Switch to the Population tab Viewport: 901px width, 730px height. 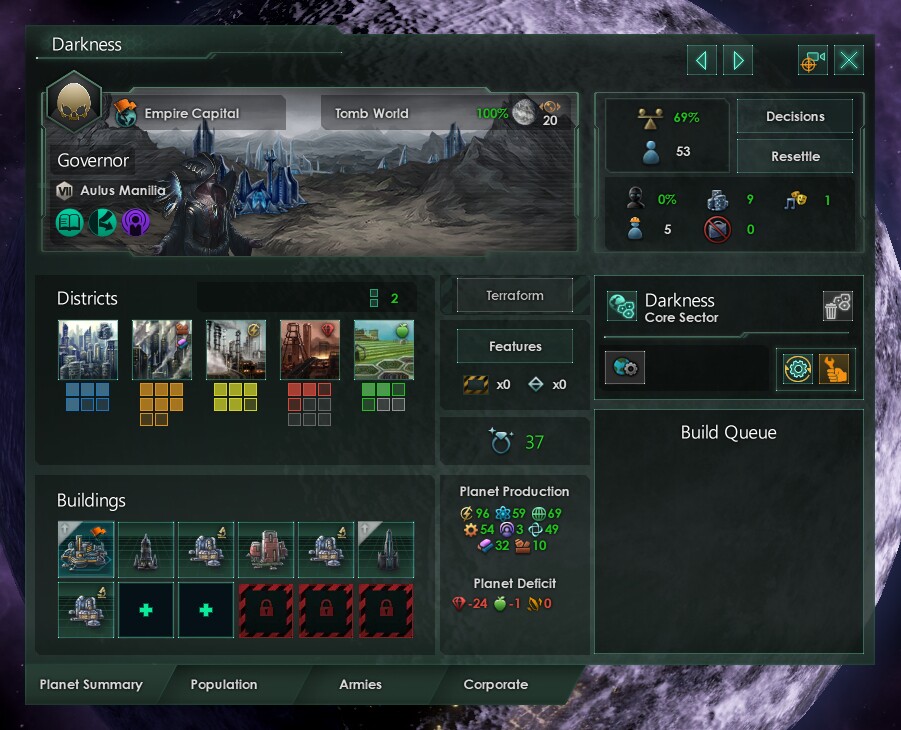coord(224,685)
